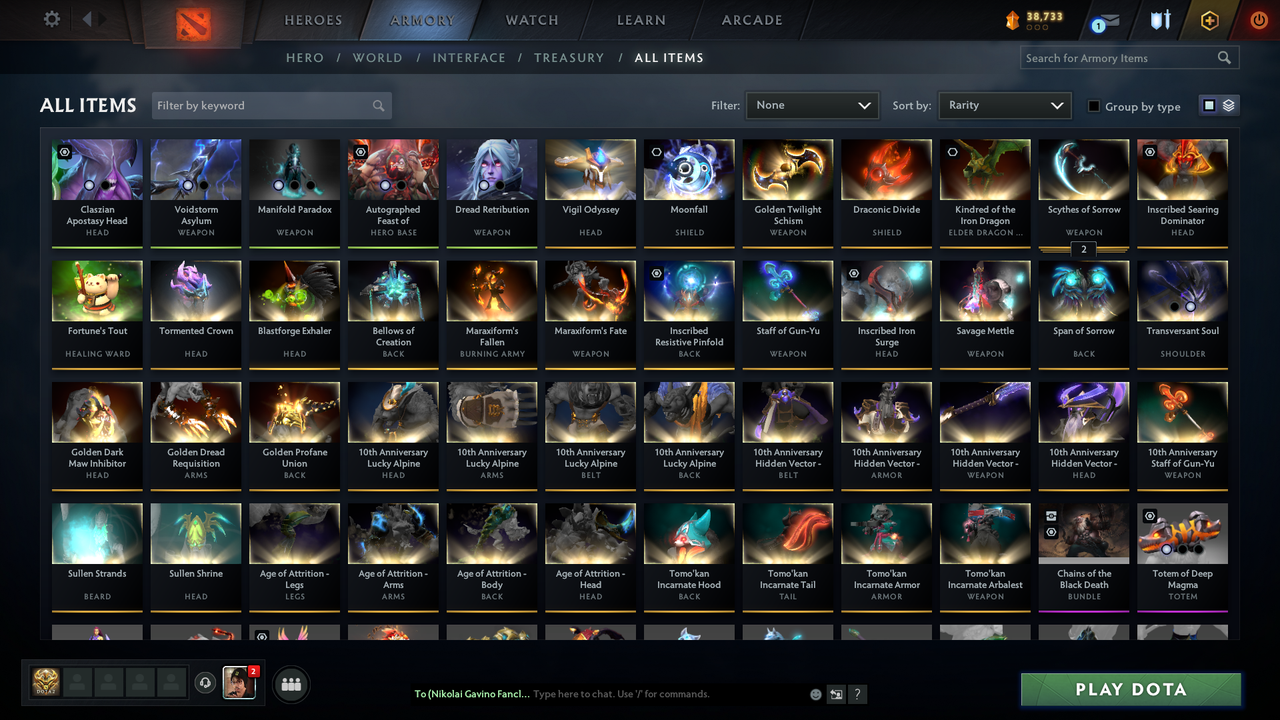Viewport: 1280px width, 720px height.
Task: Click the emoticon smiley icon in chat bar
Action: [815, 693]
